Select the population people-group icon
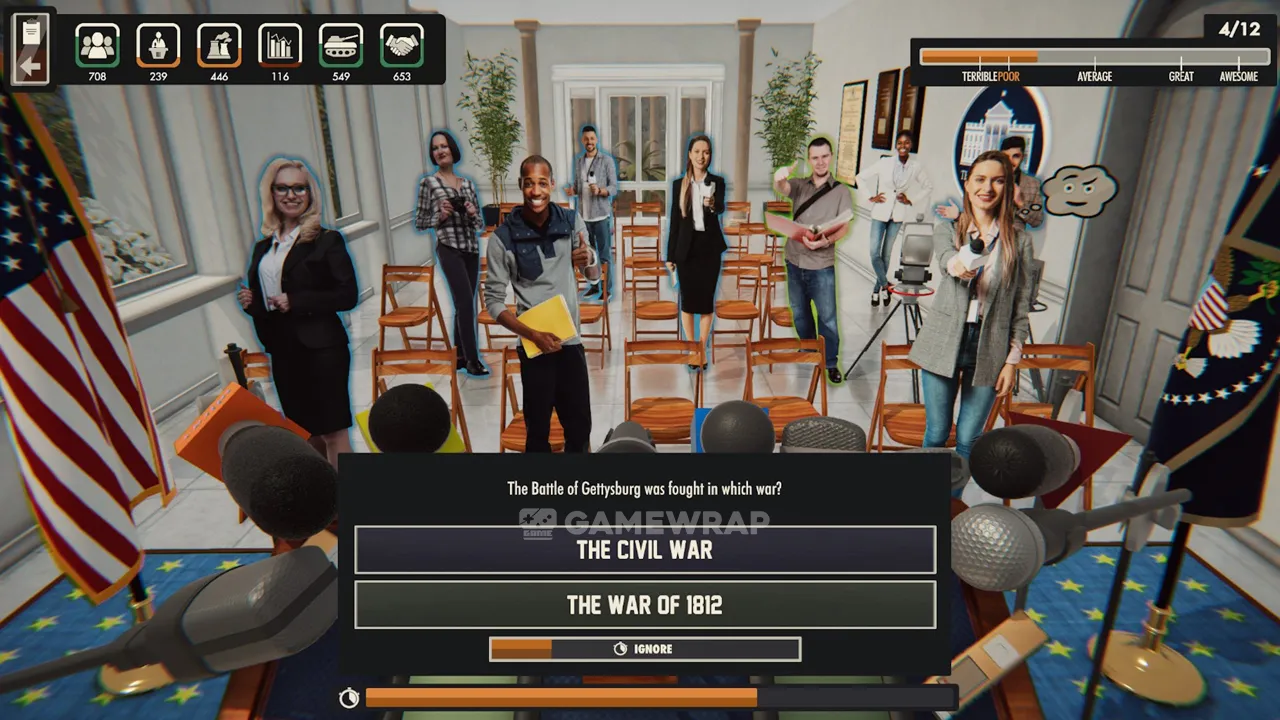The width and height of the screenshot is (1280, 720). pyautogui.click(x=97, y=45)
